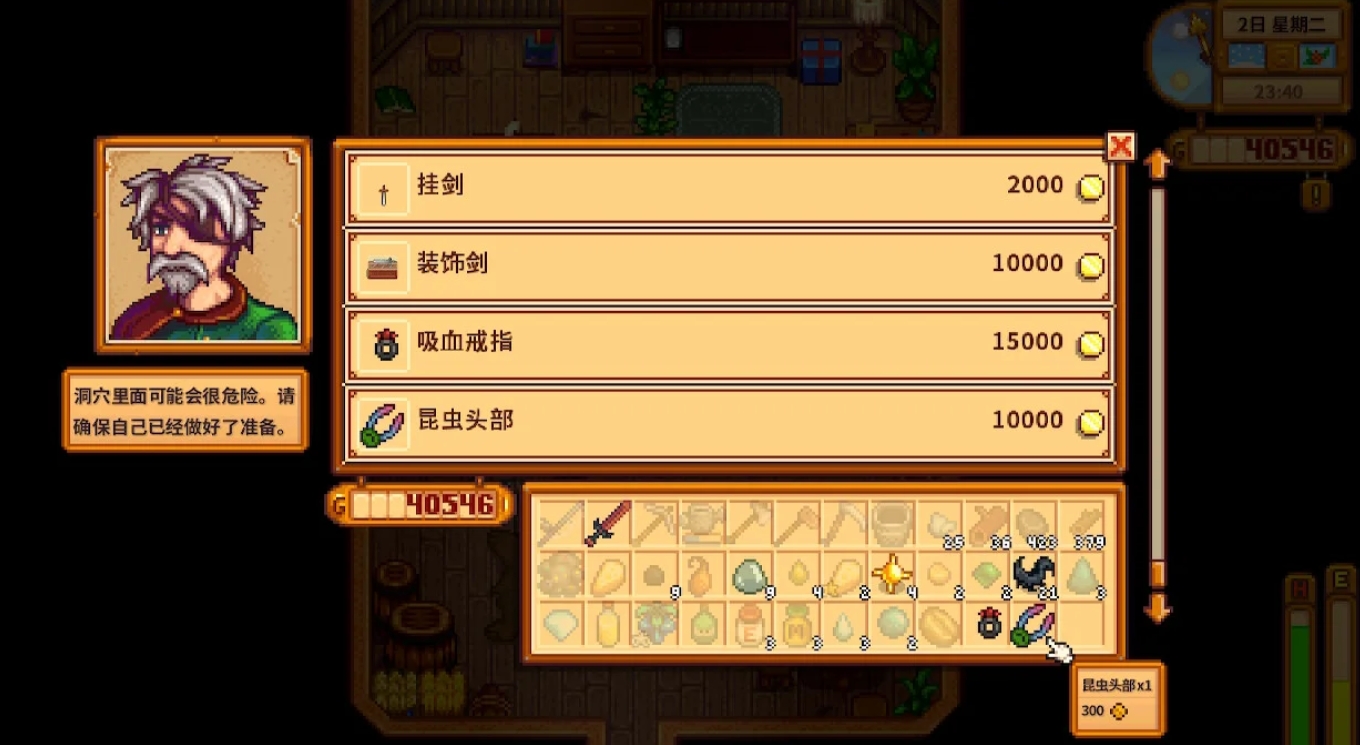This screenshot has width=1360, height=745.
Task: Select the 装饰剑 shop listing
Action: [x=730, y=263]
